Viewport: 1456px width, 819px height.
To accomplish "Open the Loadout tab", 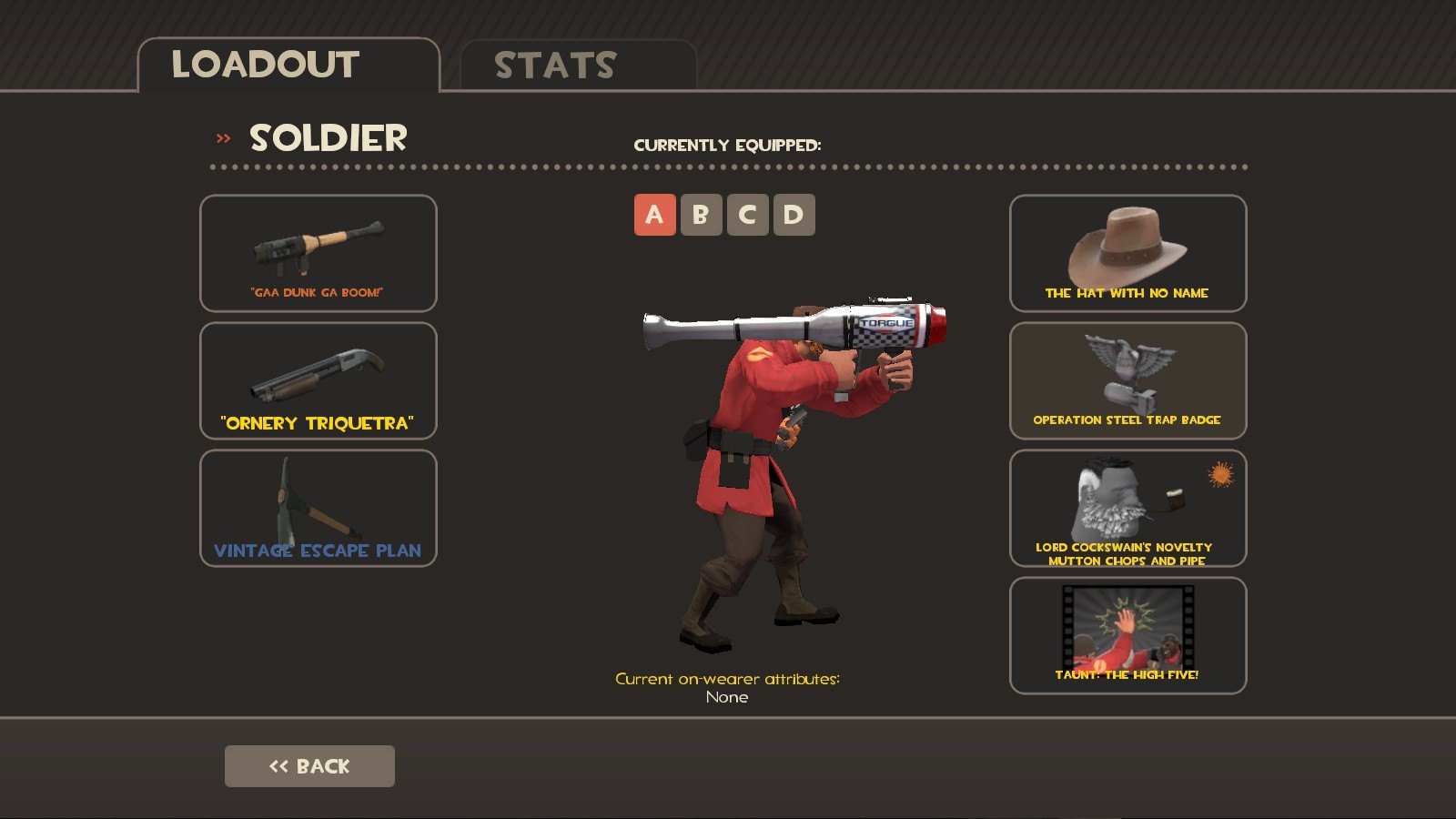I will (288, 66).
